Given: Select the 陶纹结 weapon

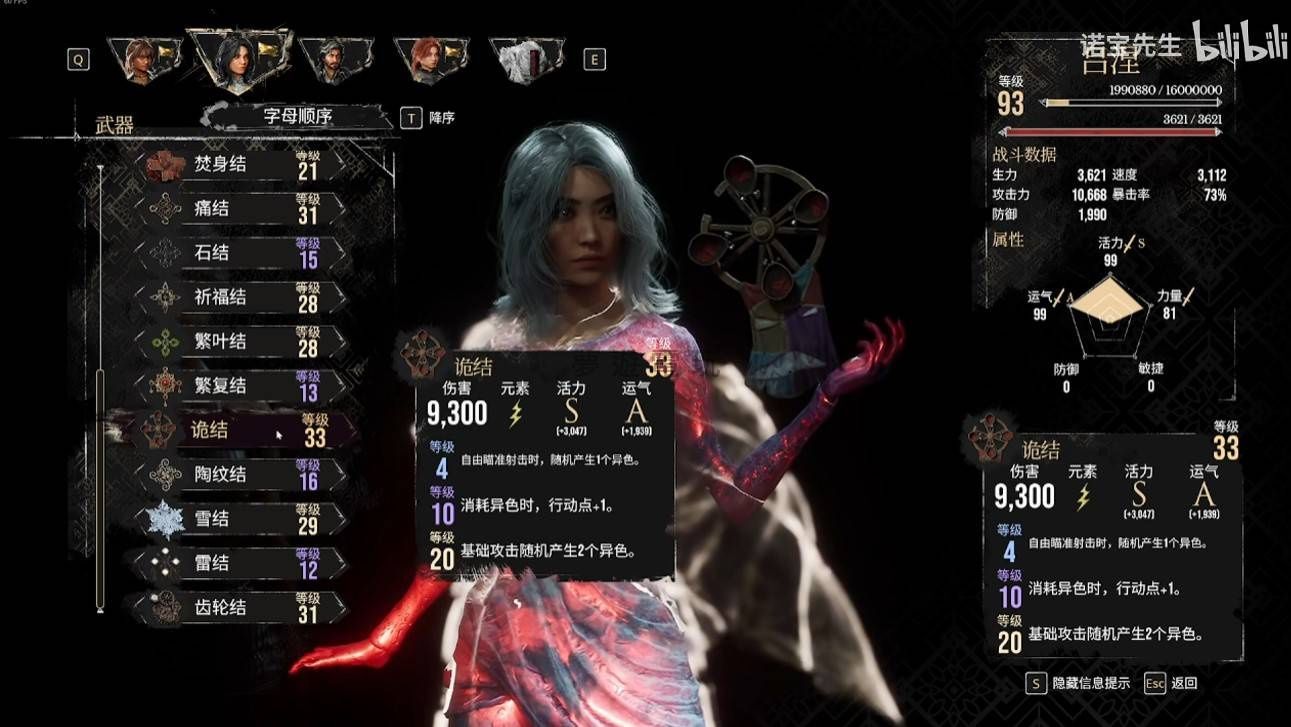Looking at the screenshot, I should (x=240, y=475).
